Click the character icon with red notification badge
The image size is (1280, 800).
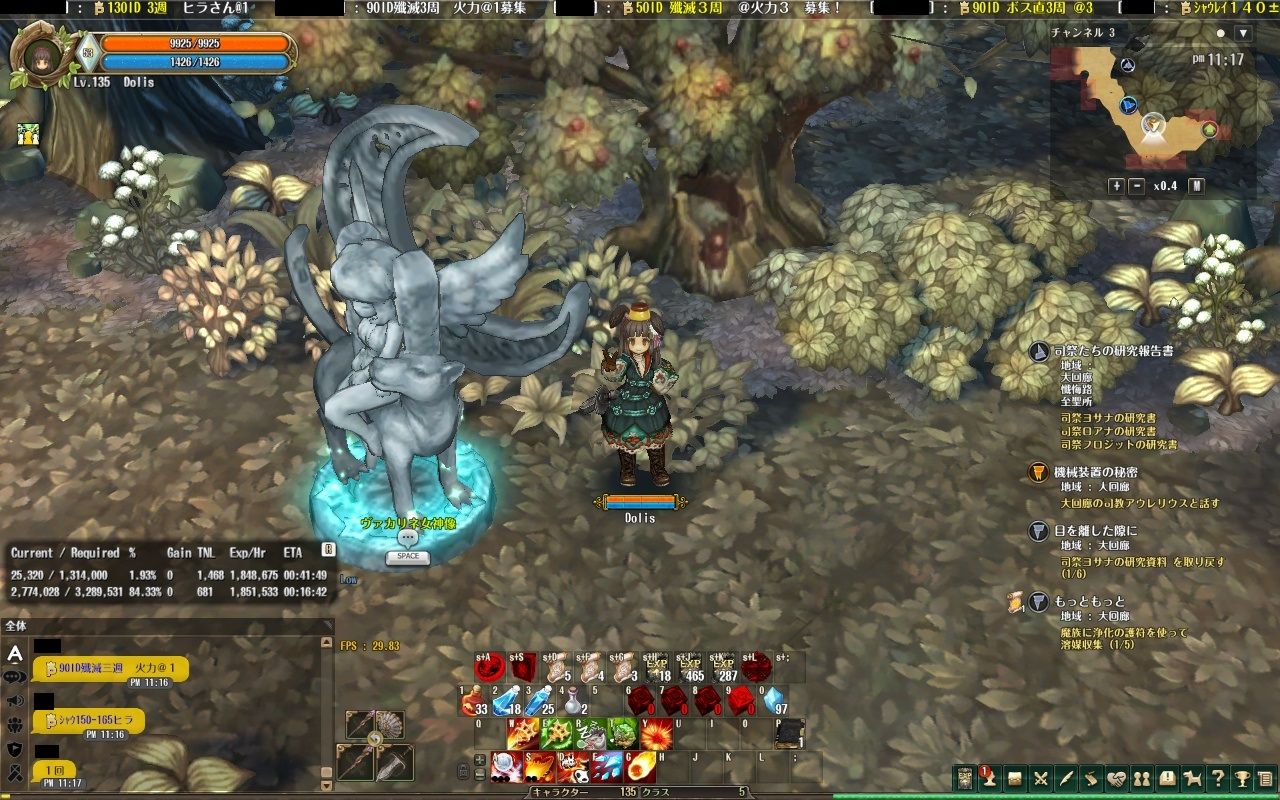(x=990, y=779)
